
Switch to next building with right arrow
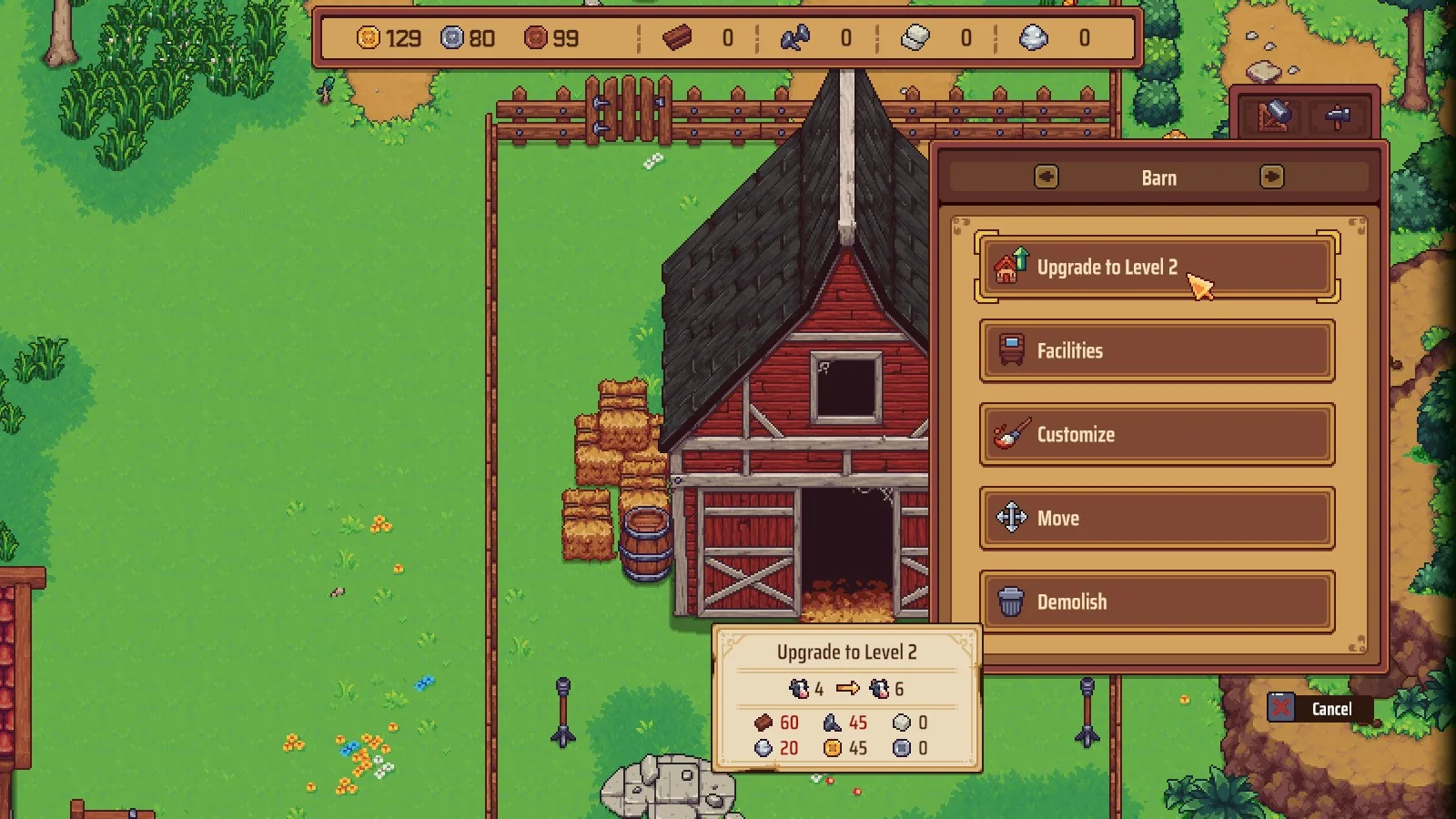coord(1271,177)
